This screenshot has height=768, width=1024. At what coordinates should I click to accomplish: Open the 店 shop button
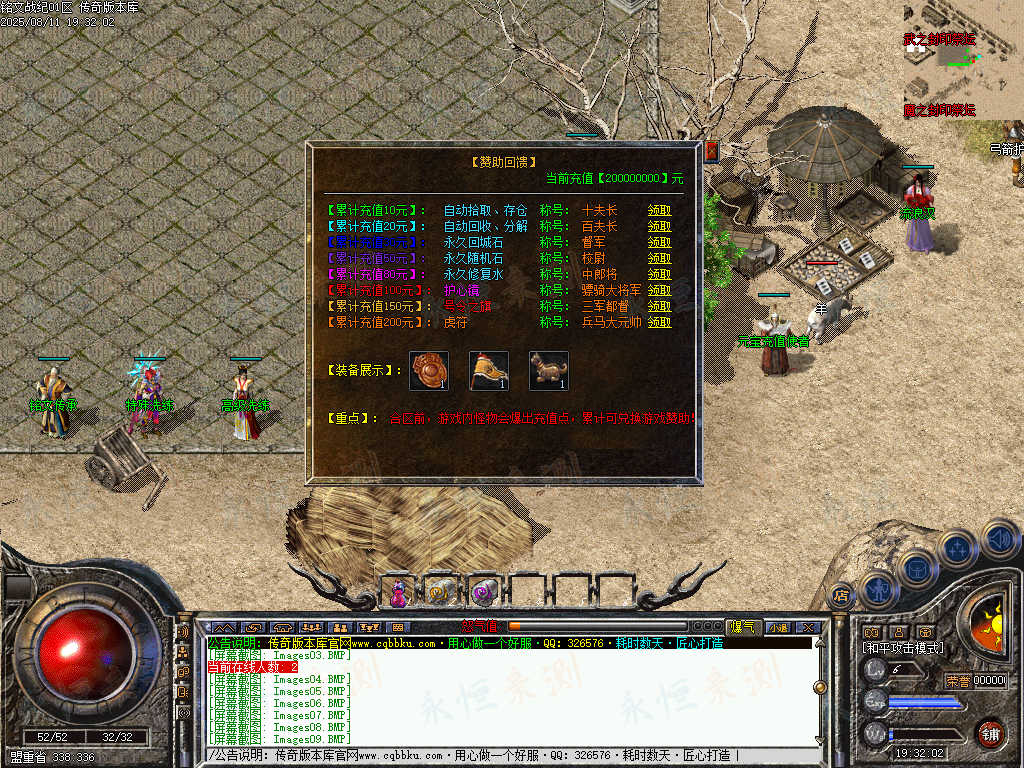point(842,596)
